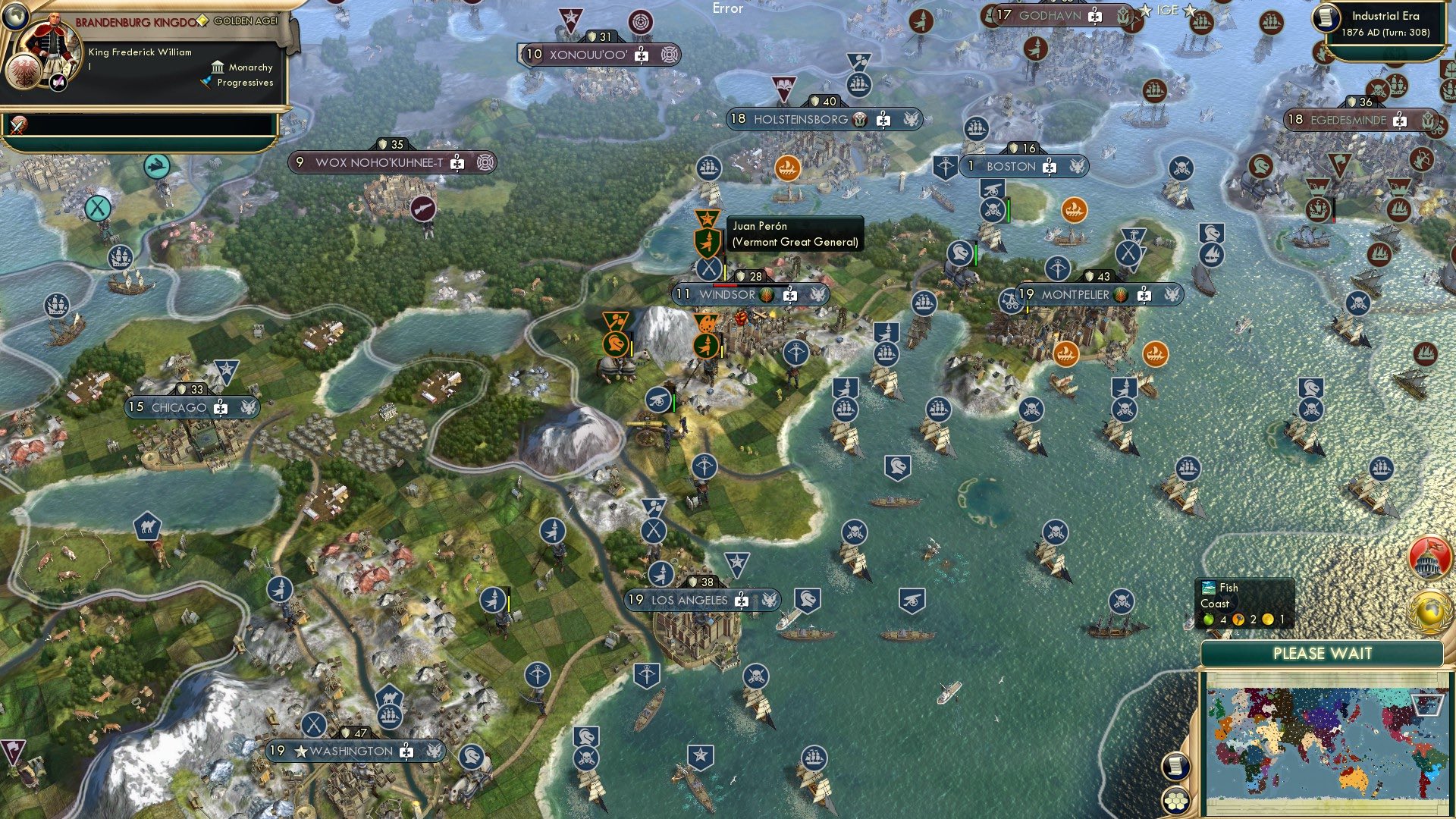
Task: Select the Juan Perón Great General marker
Action: click(x=707, y=243)
